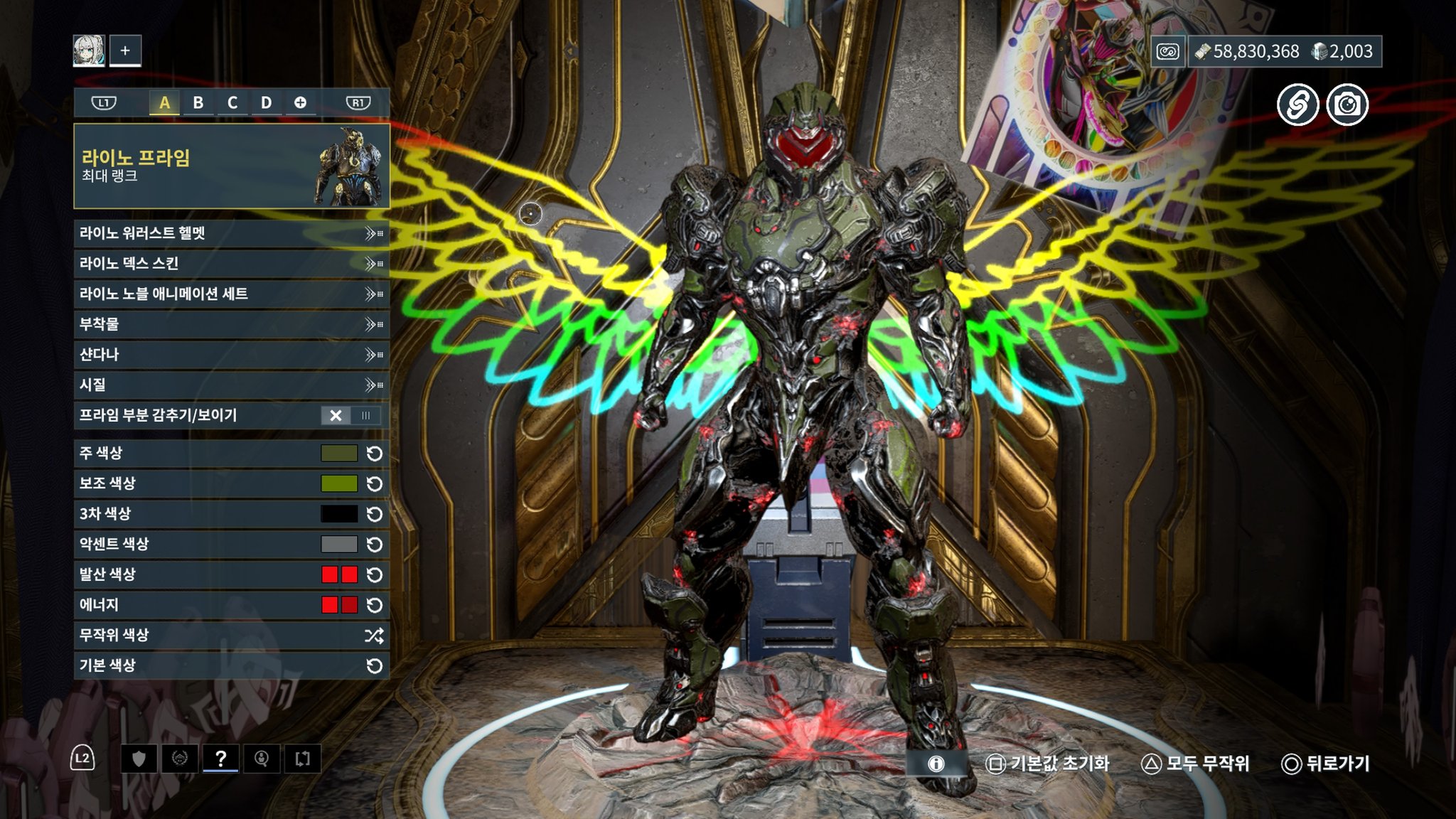
Task: Add a new config with plus tab
Action: tap(300, 103)
